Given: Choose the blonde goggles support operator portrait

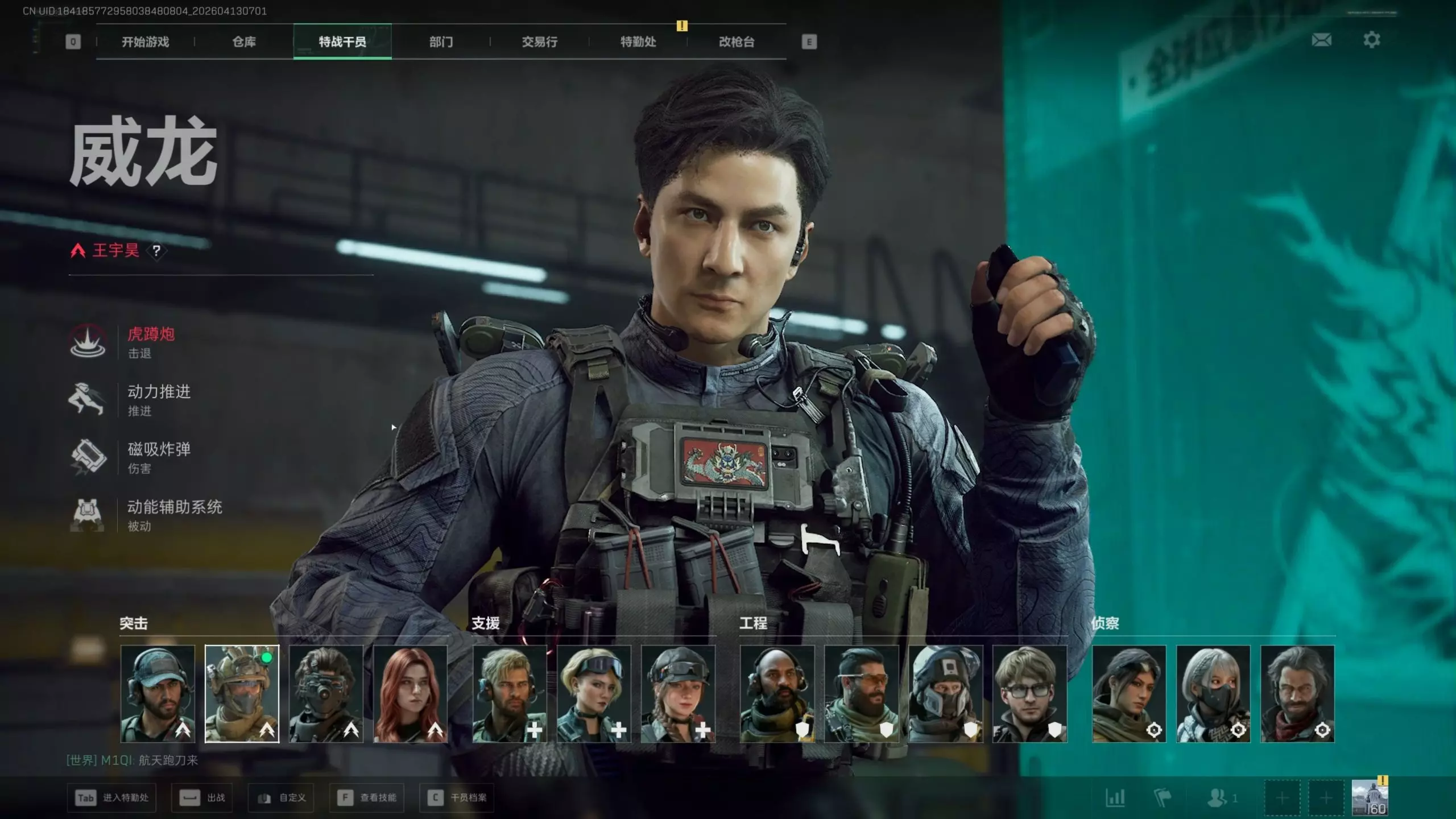Looking at the screenshot, I should click(x=594, y=693).
